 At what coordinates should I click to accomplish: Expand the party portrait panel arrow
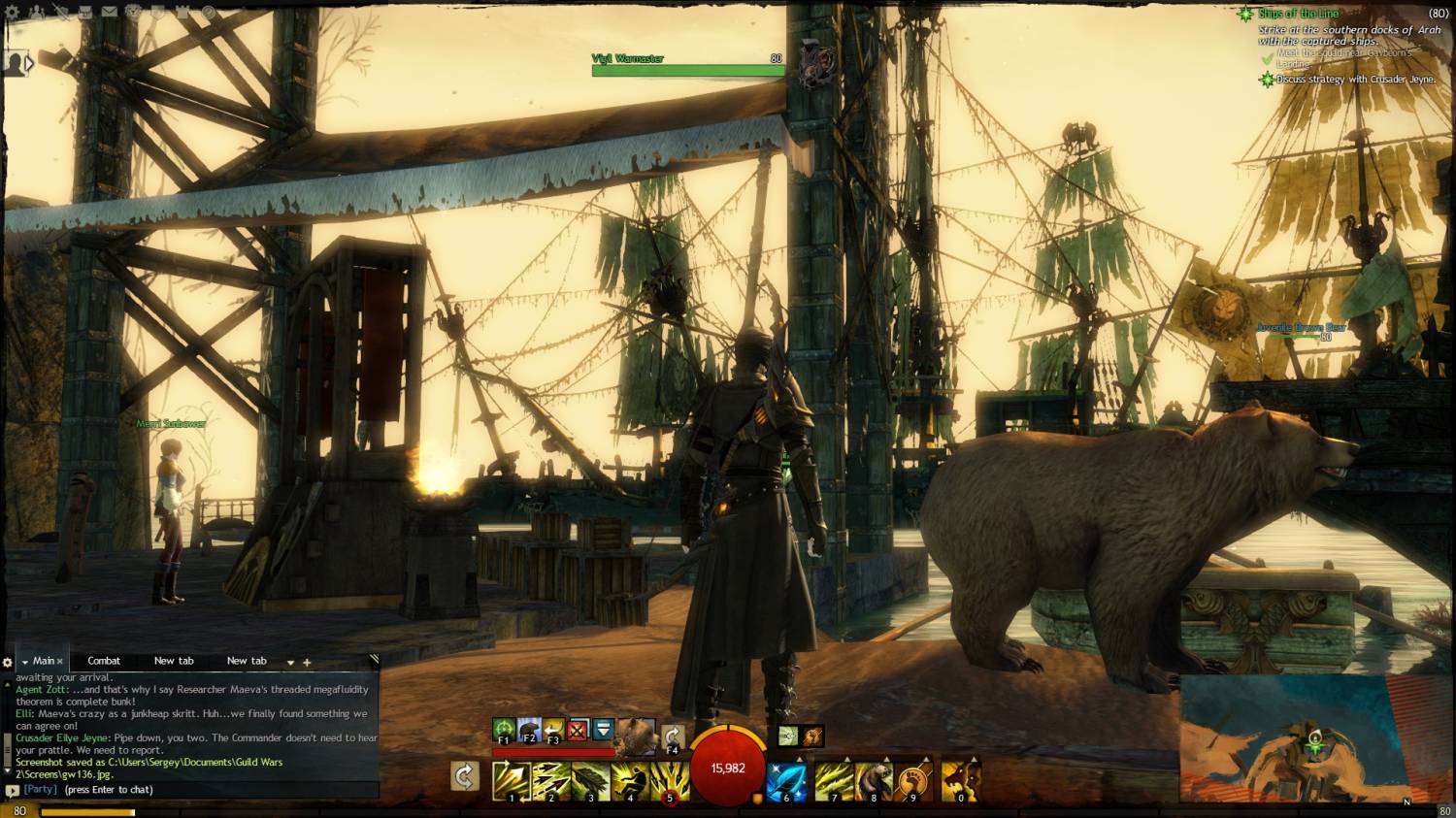[x=29, y=64]
